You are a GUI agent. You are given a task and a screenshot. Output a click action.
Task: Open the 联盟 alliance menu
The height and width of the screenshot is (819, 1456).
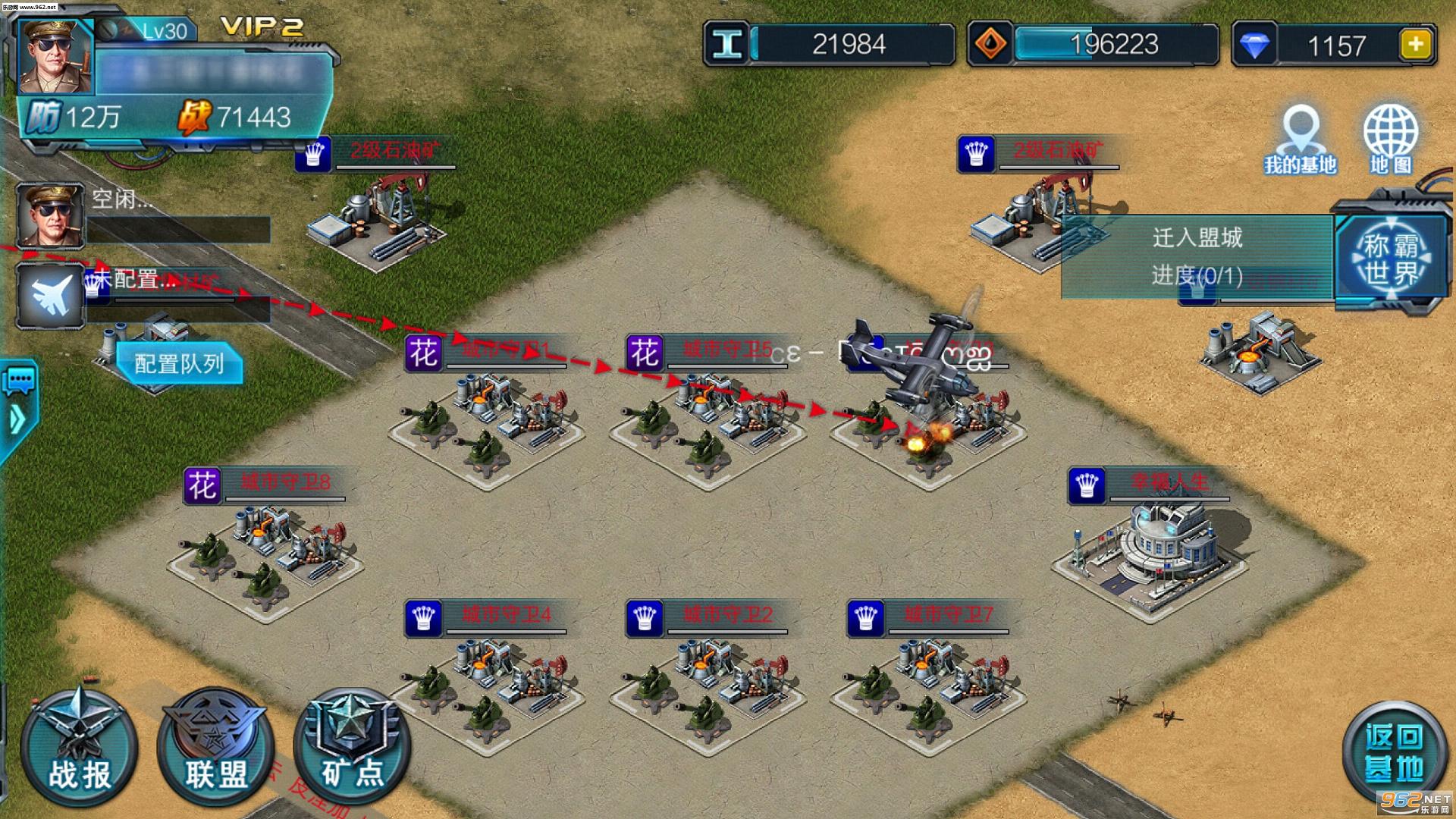point(215,748)
